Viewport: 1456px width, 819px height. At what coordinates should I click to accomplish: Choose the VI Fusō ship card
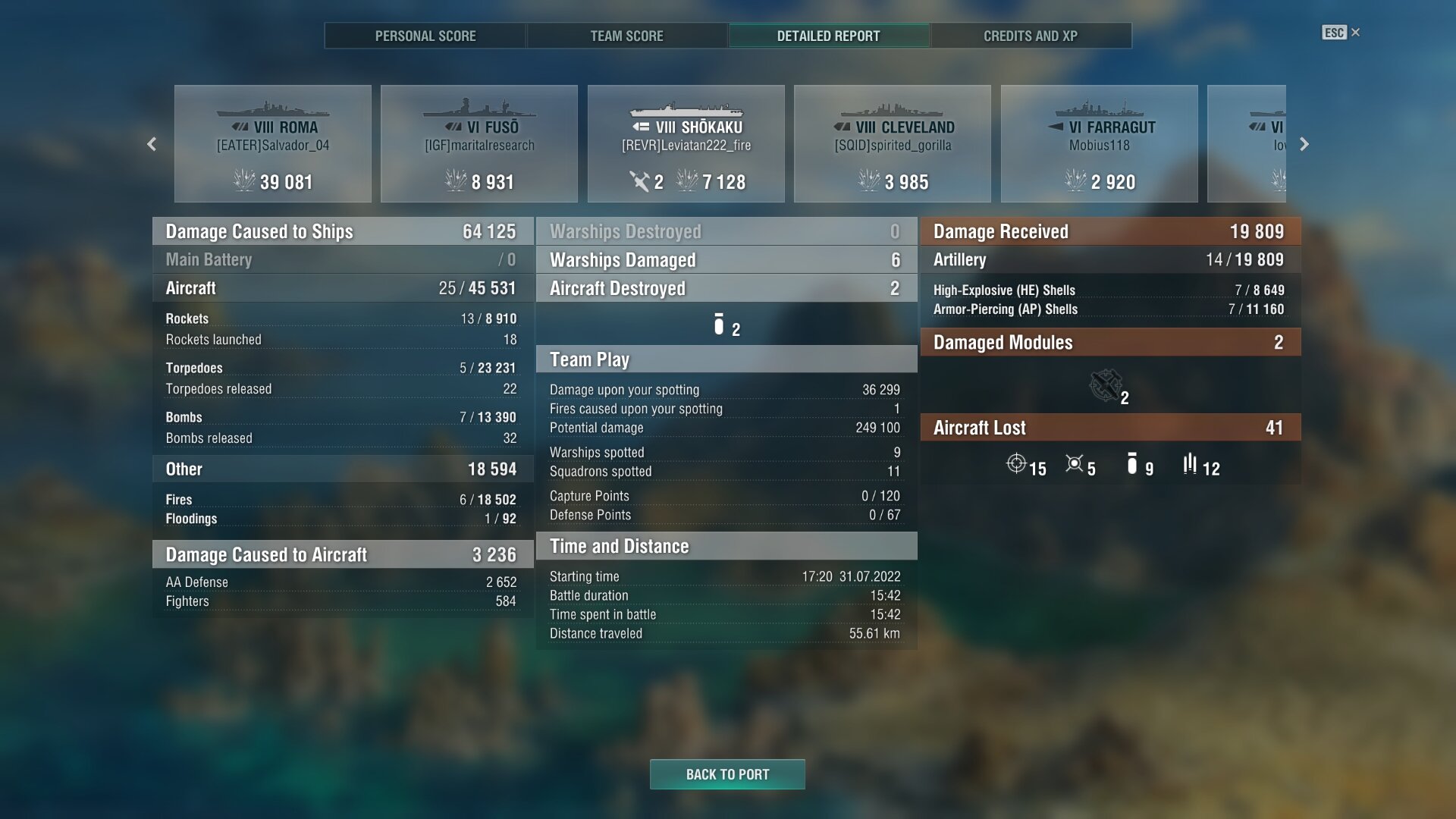[479, 144]
